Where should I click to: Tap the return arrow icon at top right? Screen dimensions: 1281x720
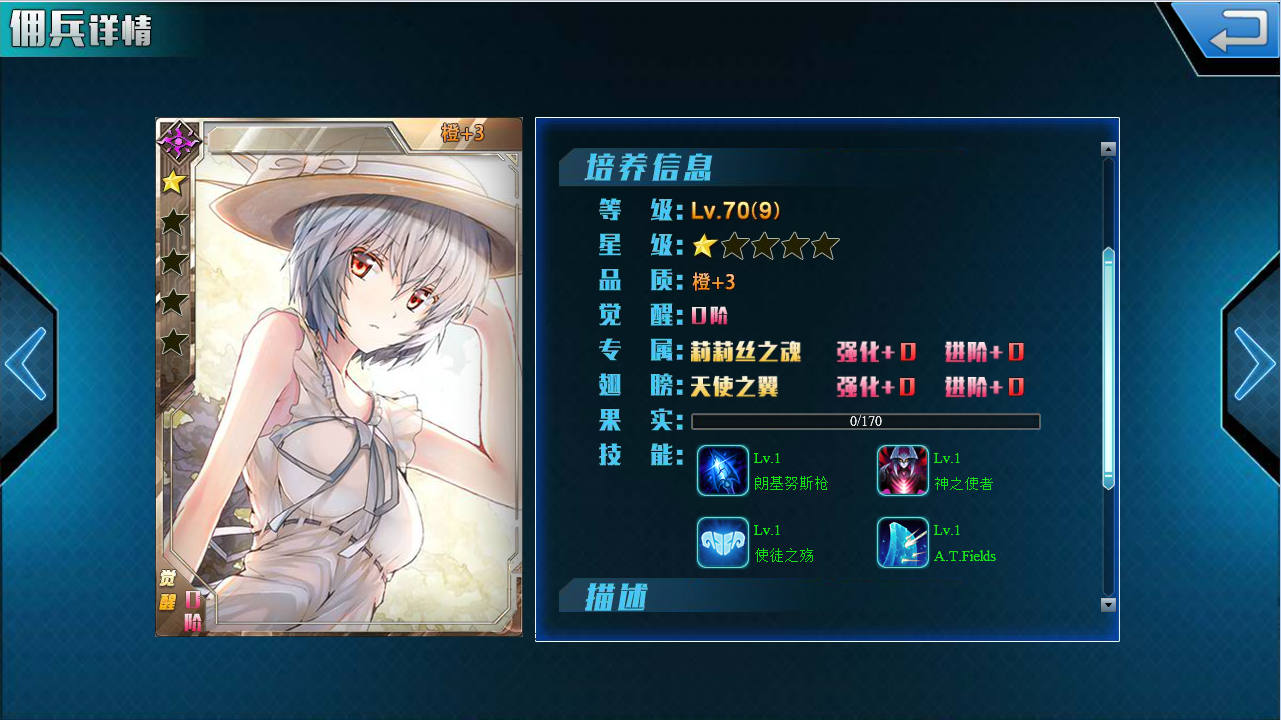(x=1238, y=29)
